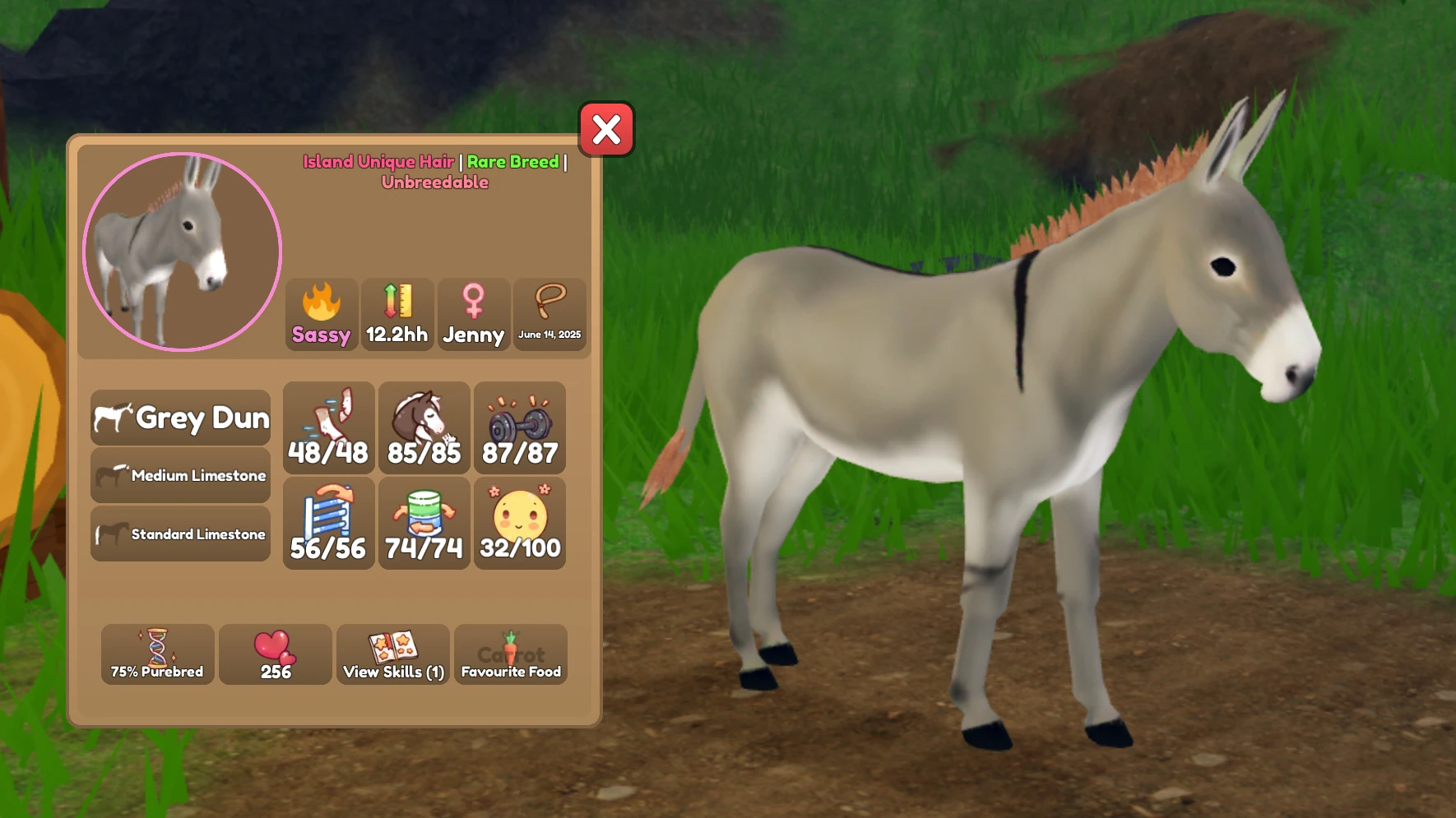Viewport: 1456px width, 818px height.
Task: Click the 256 hearts counter
Action: (x=275, y=655)
